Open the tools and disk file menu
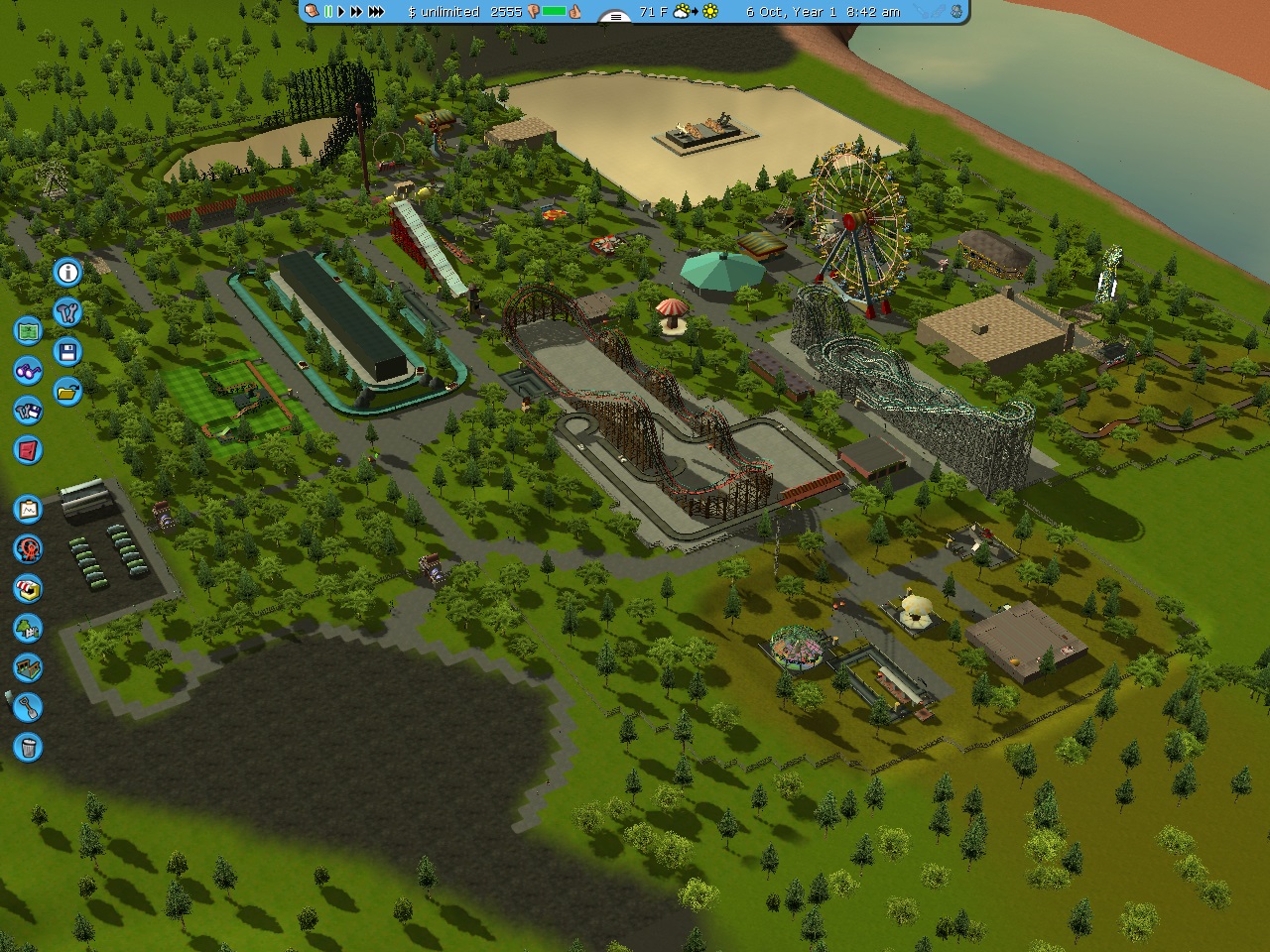 coord(28,411)
